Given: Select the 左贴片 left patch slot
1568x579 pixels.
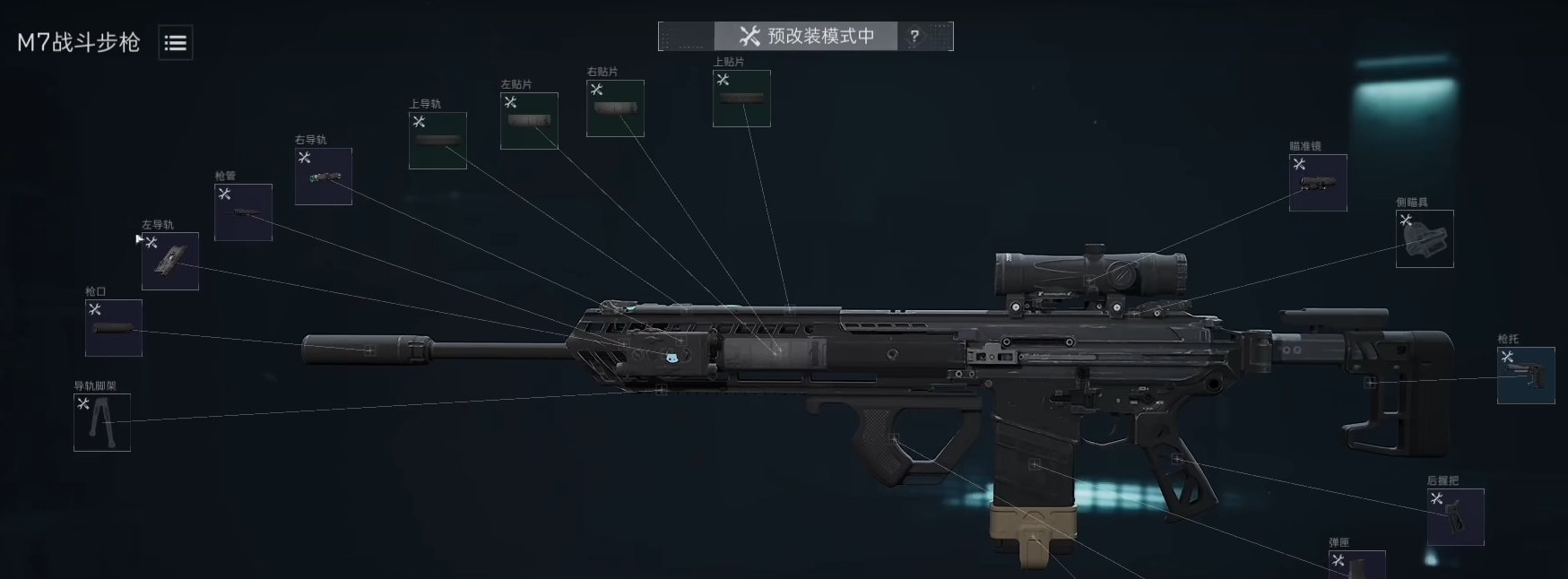Looking at the screenshot, I should coord(529,121).
